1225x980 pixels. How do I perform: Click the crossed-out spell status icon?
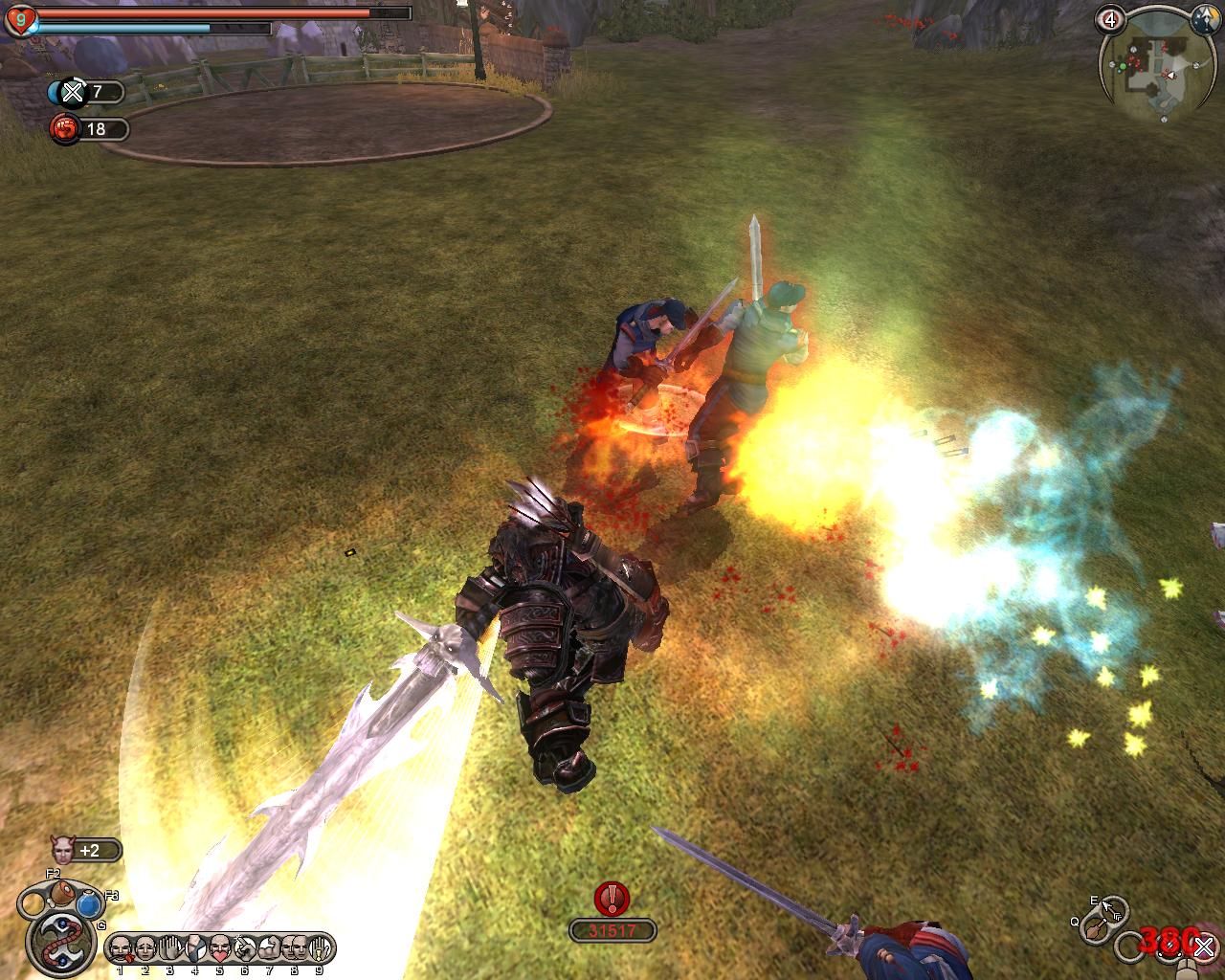(73, 92)
